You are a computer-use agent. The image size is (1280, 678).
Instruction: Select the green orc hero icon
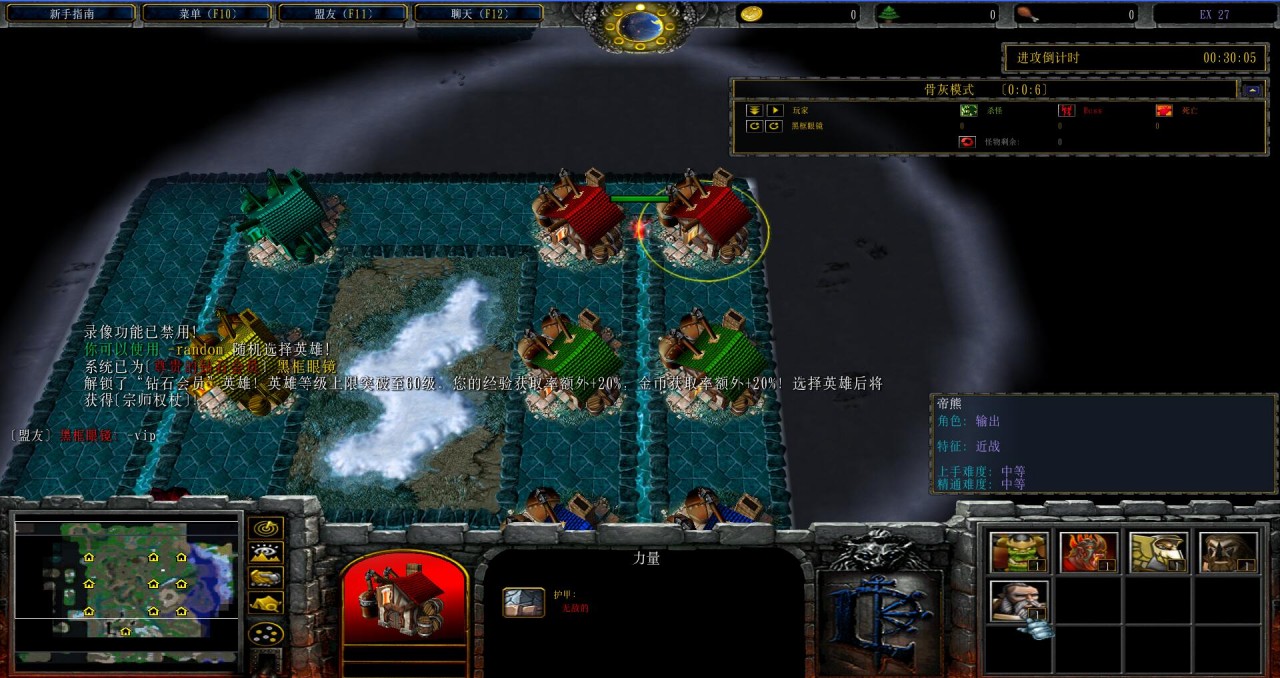pyautogui.click(x=1018, y=552)
